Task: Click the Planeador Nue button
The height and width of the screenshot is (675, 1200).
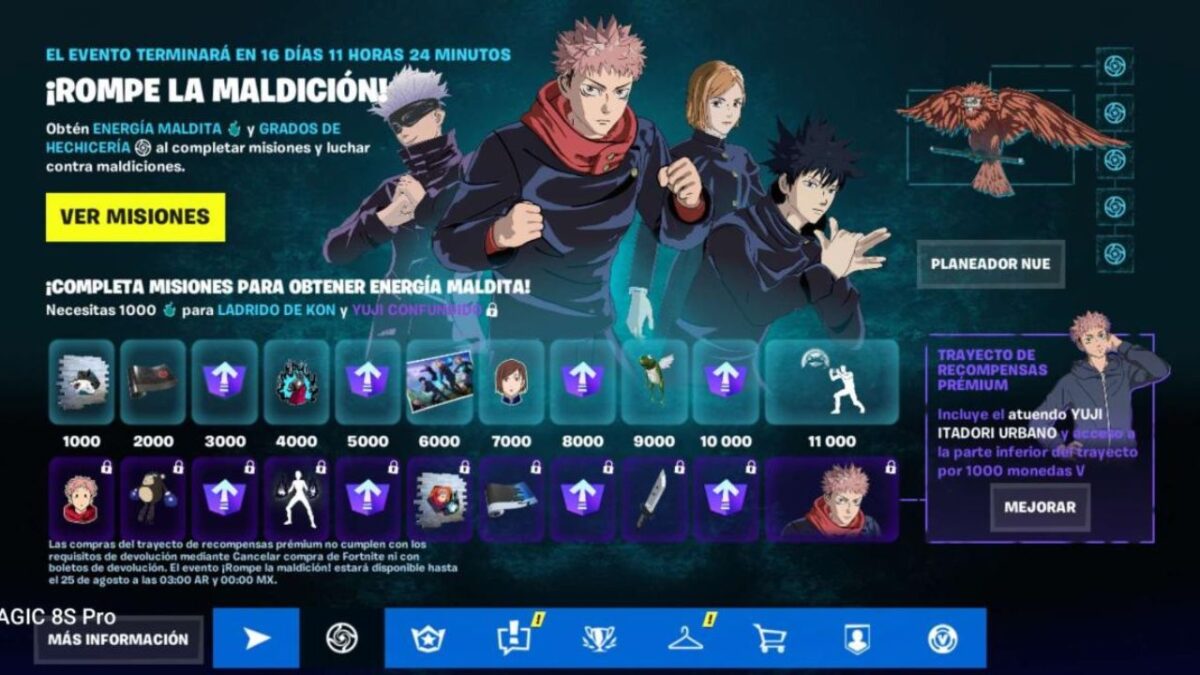Action: click(990, 264)
